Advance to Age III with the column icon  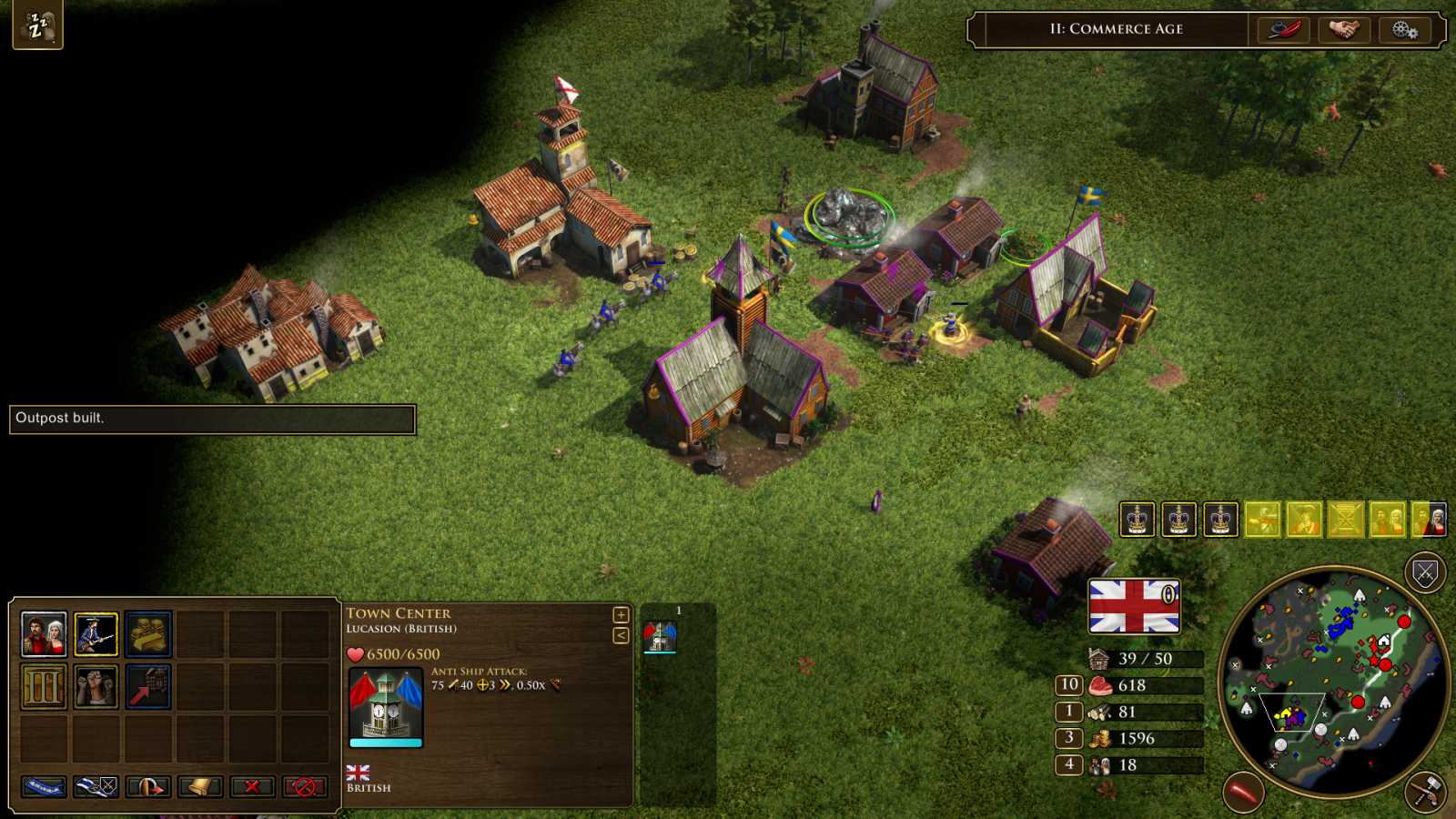click(x=44, y=688)
